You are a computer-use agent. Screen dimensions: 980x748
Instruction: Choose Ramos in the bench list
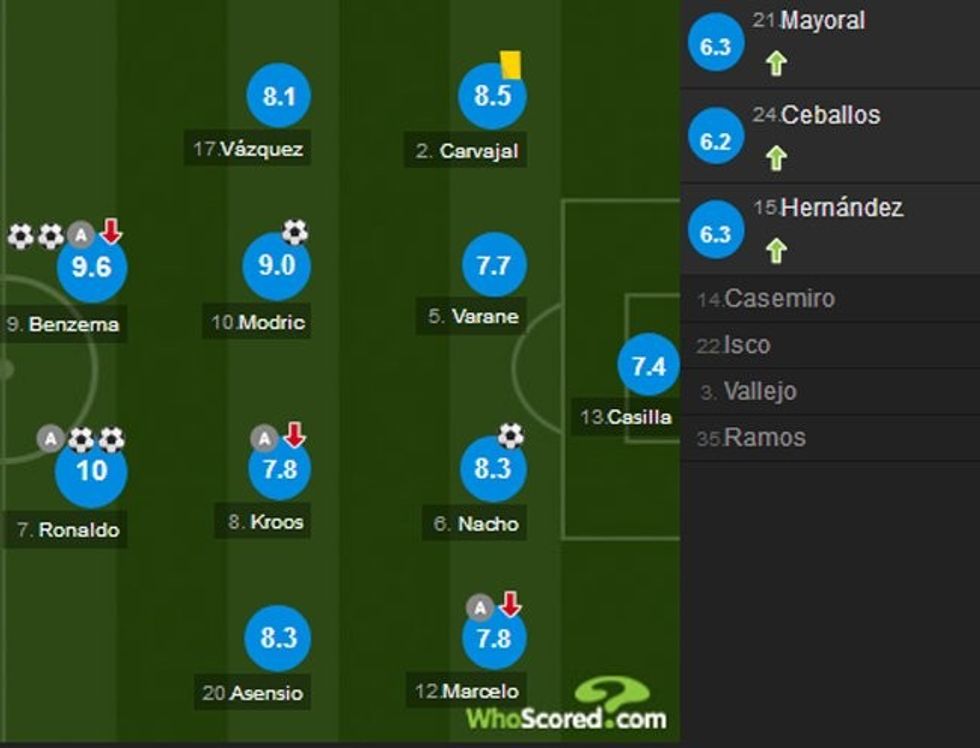point(830,438)
